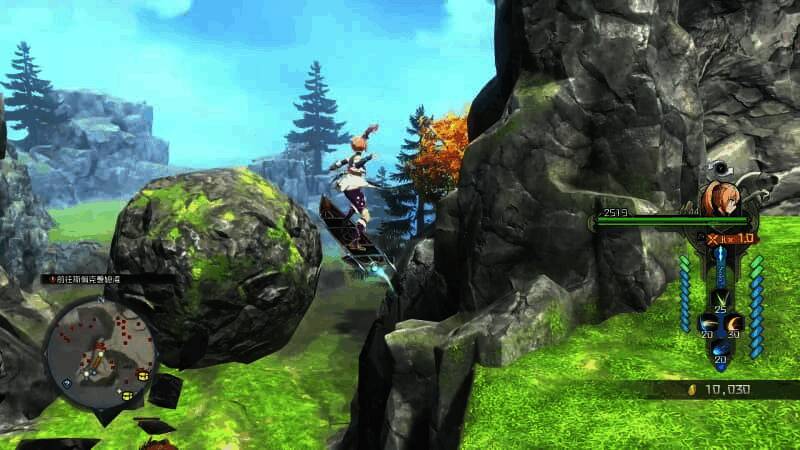800x450 pixels.
Task: Trigger the blue orb skill beside the crescent
Action: (x=706, y=322)
